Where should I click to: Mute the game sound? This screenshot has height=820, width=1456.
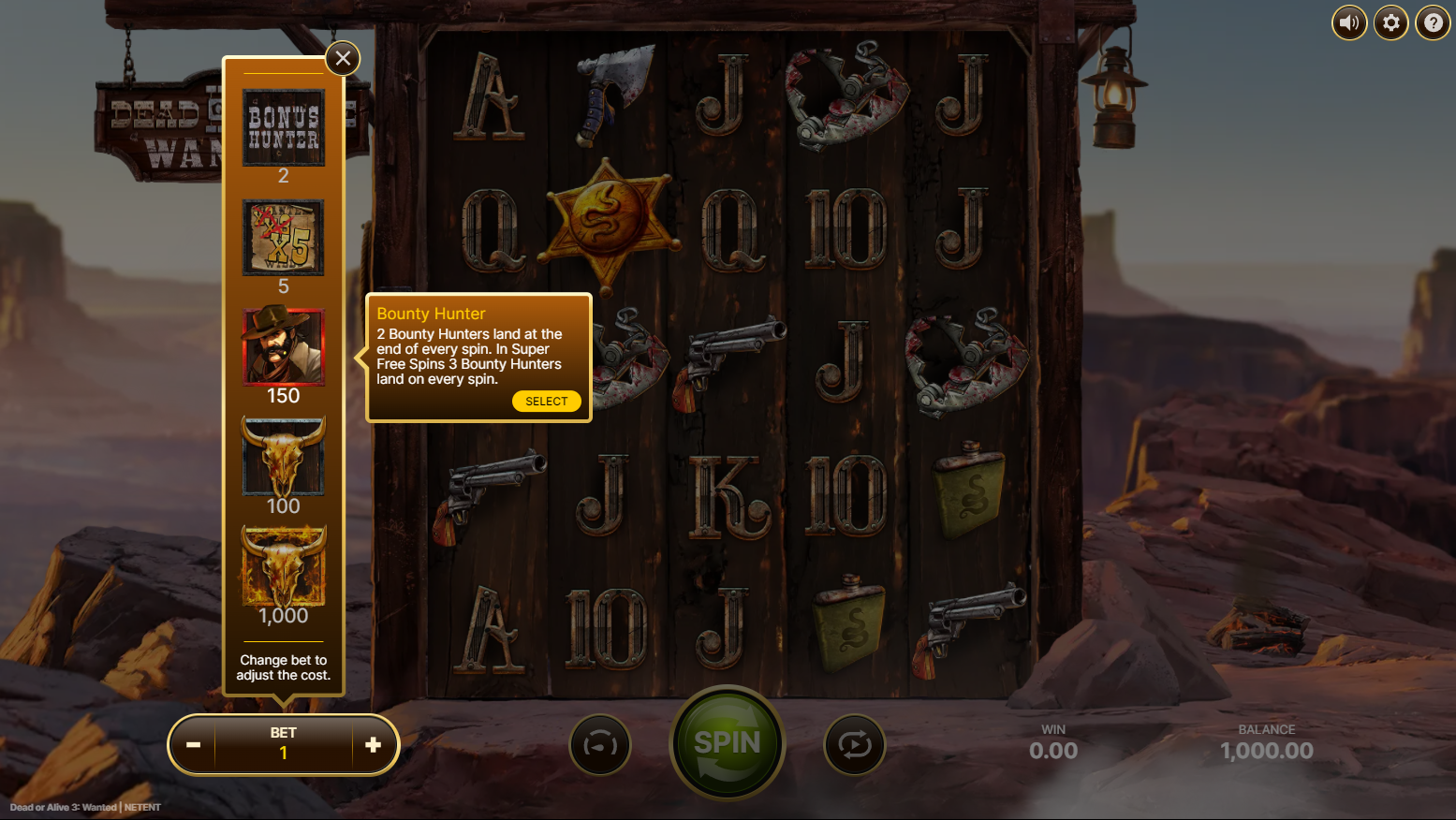1349,22
